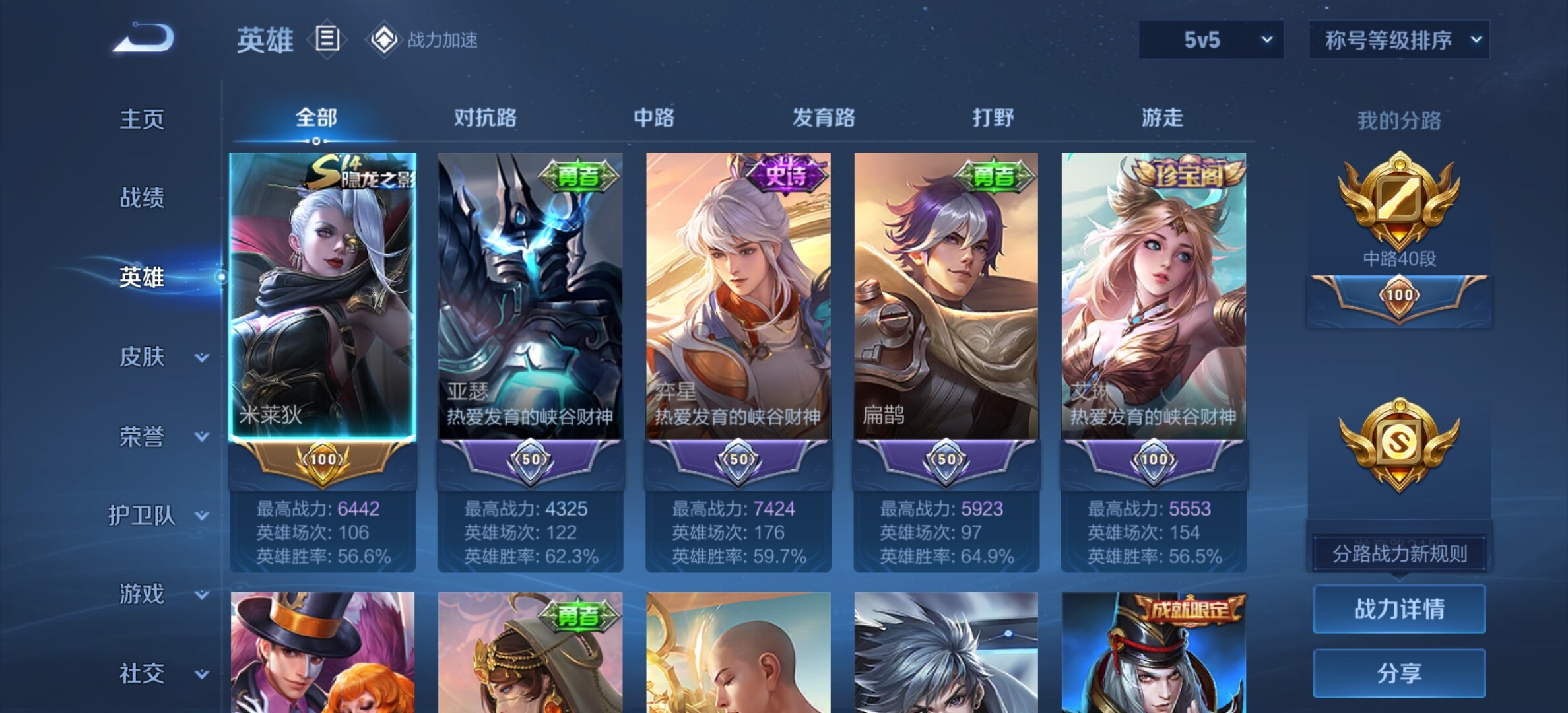1568x713 pixels.
Task: Select the 打野 tab
Action: [993, 118]
